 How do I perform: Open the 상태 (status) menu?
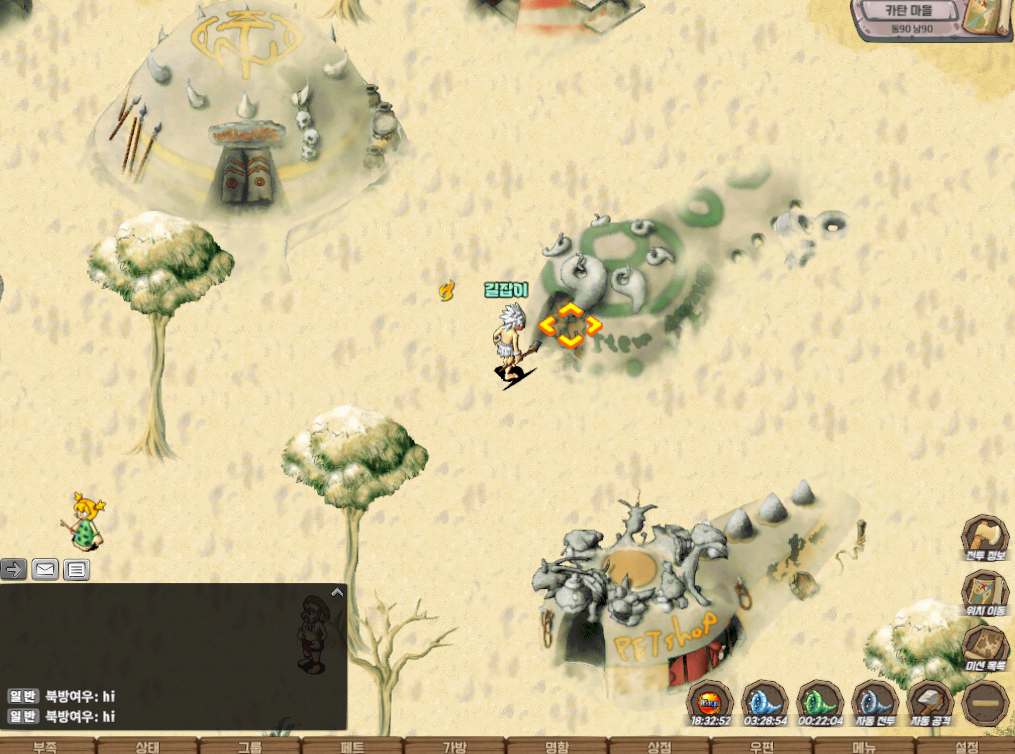click(x=148, y=746)
